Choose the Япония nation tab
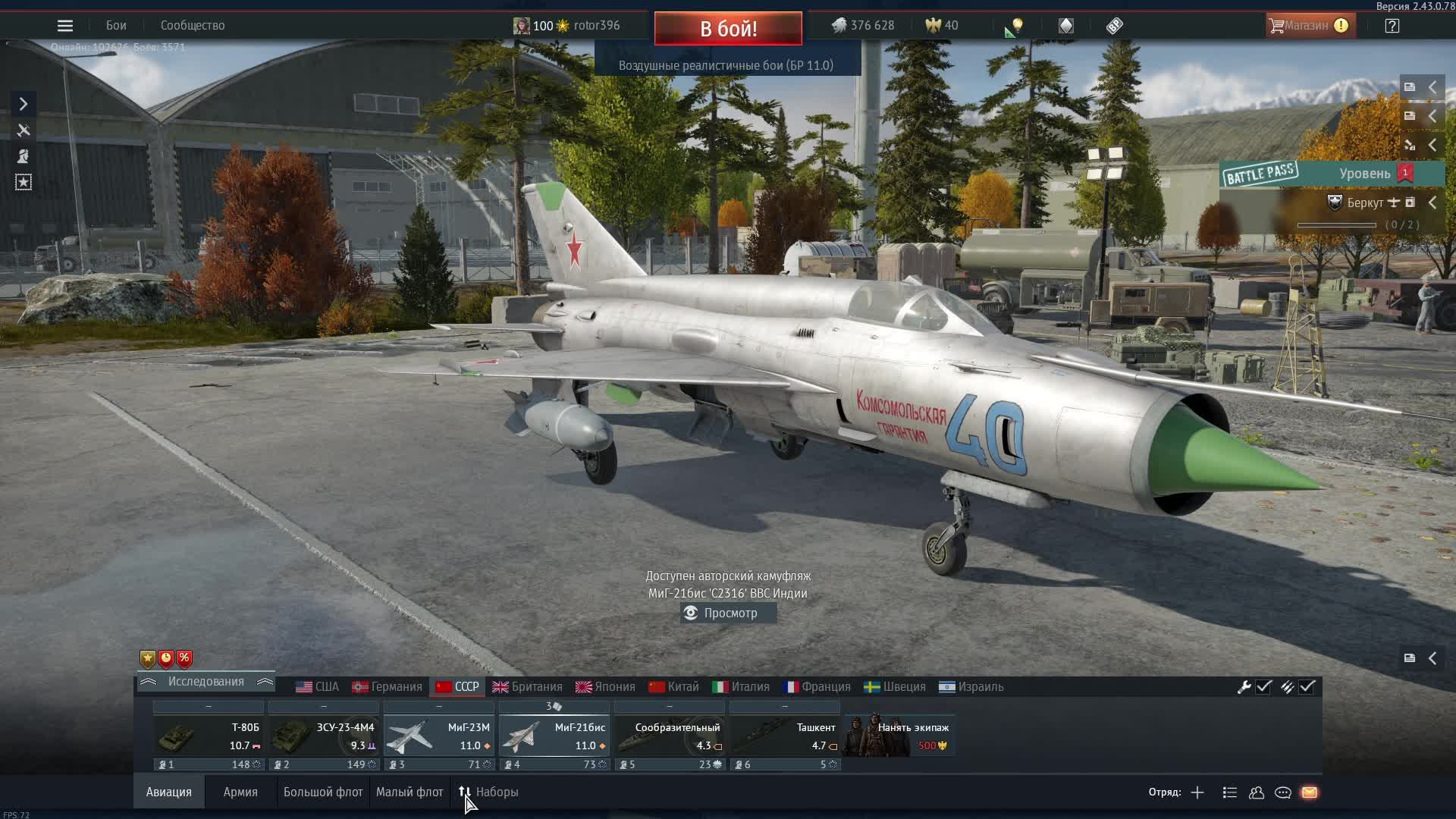Image resolution: width=1456 pixels, height=819 pixels. (605, 687)
